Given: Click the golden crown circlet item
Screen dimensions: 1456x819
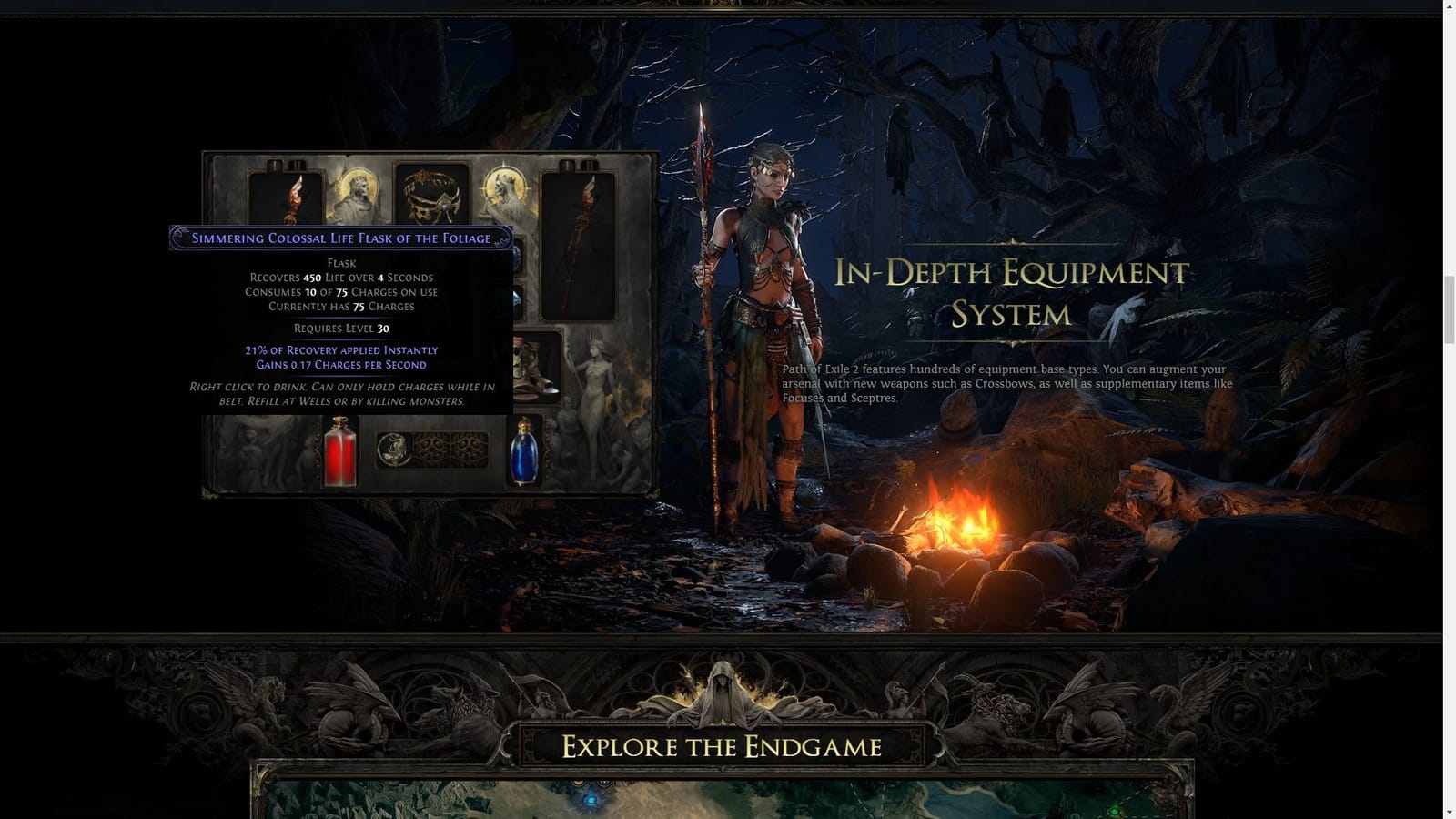Looking at the screenshot, I should click(x=431, y=194).
